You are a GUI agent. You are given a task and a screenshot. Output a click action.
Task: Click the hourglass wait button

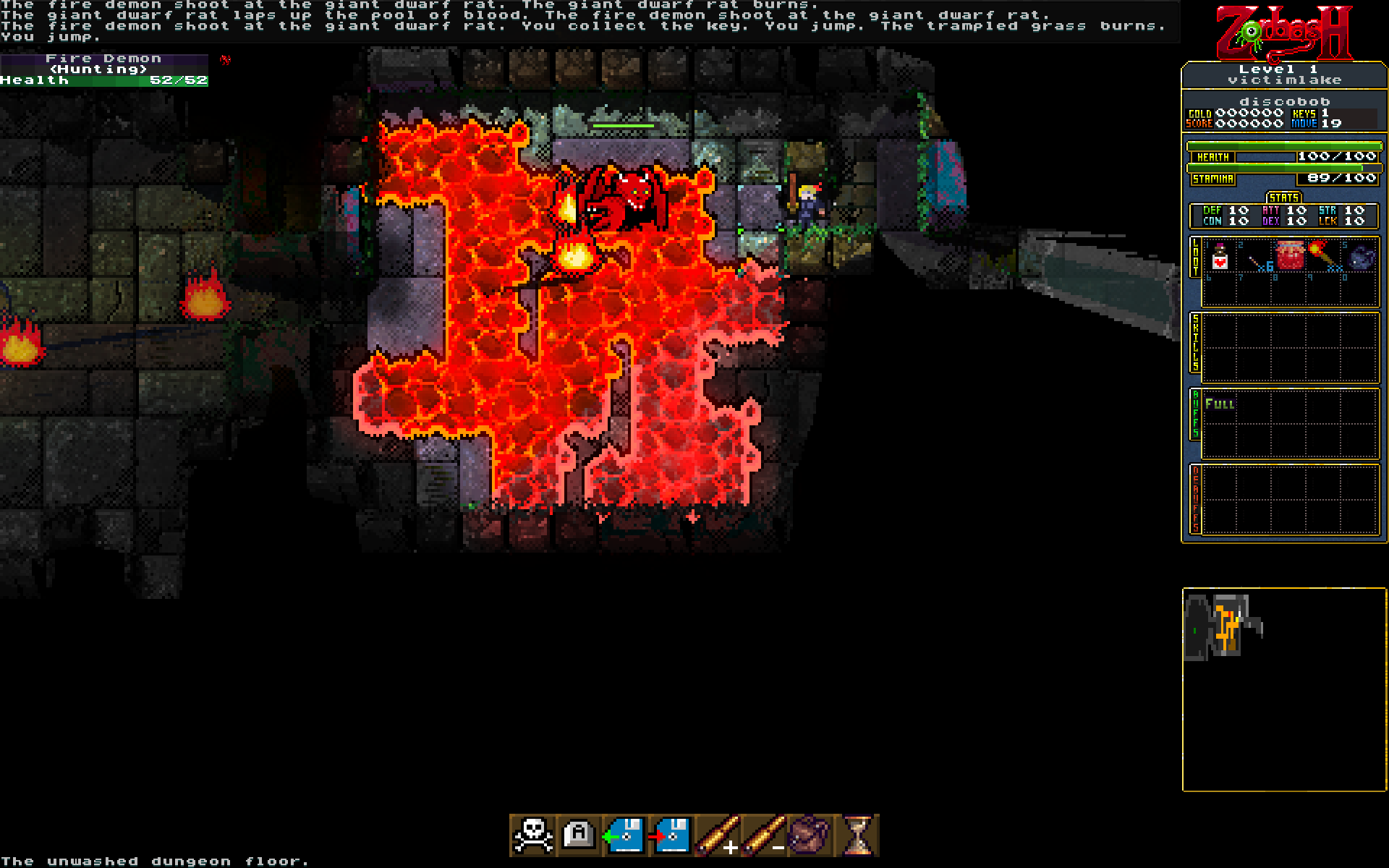pos(857,835)
